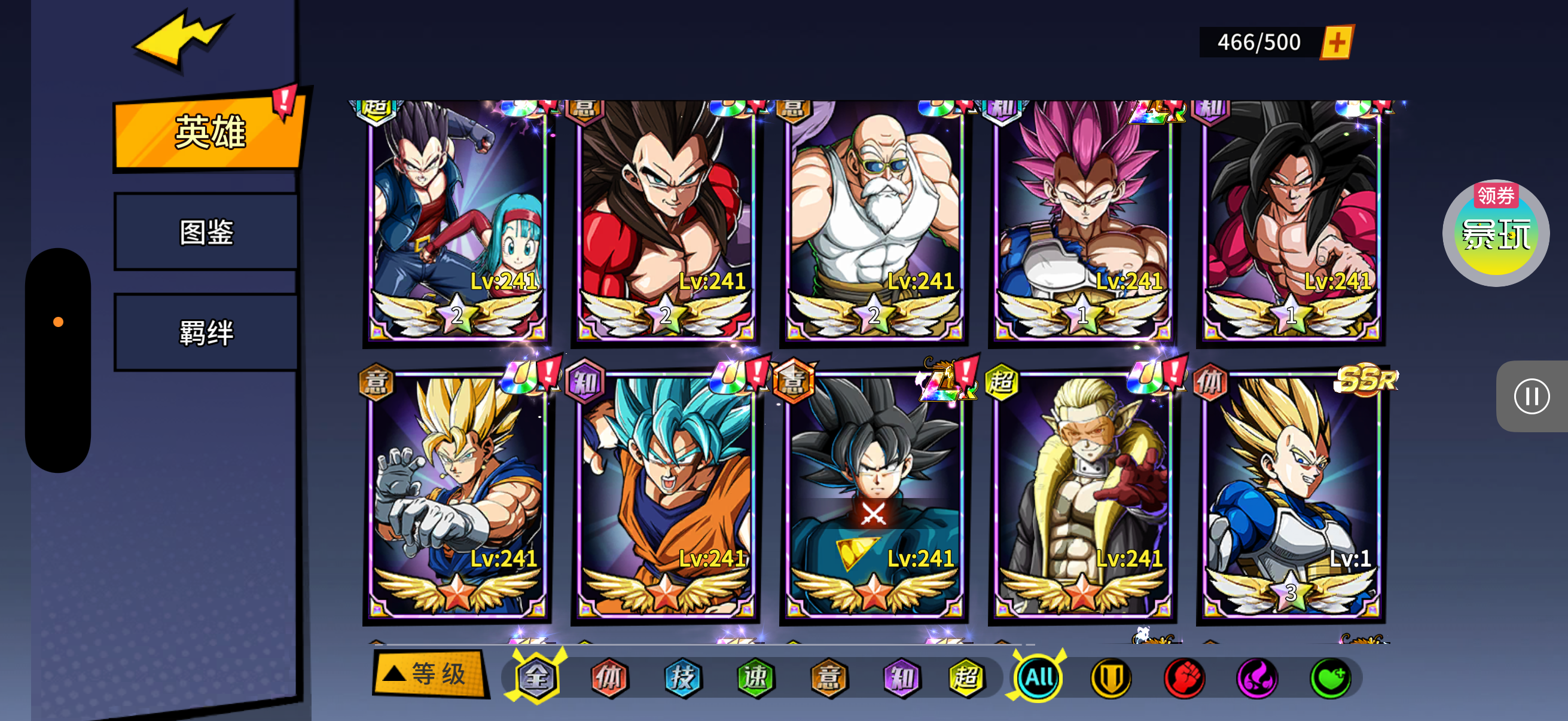The image size is (1568, 721).
Task: Pick the SSR Super Saiyan Vegeta card
Action: pos(1291,496)
